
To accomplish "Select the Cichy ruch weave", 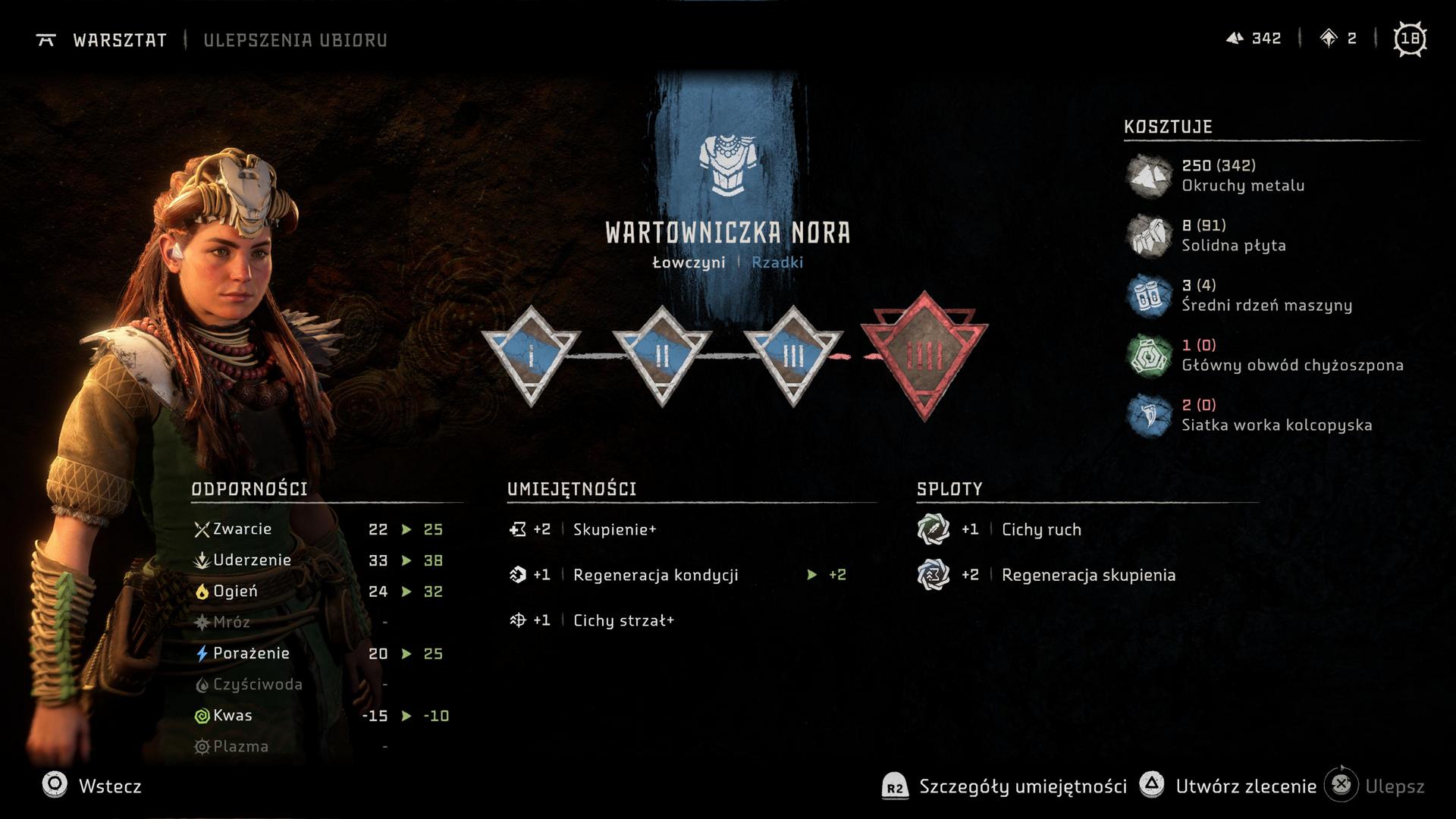I will 1040,529.
